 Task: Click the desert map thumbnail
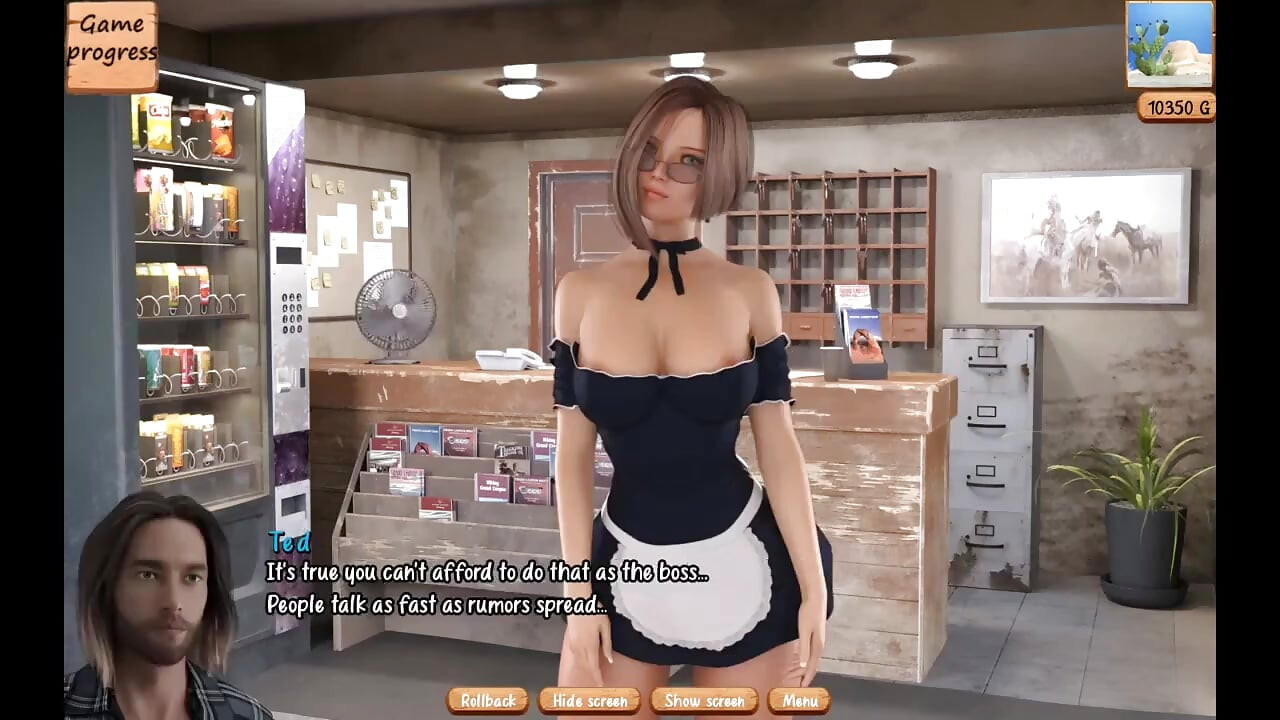tap(1170, 45)
